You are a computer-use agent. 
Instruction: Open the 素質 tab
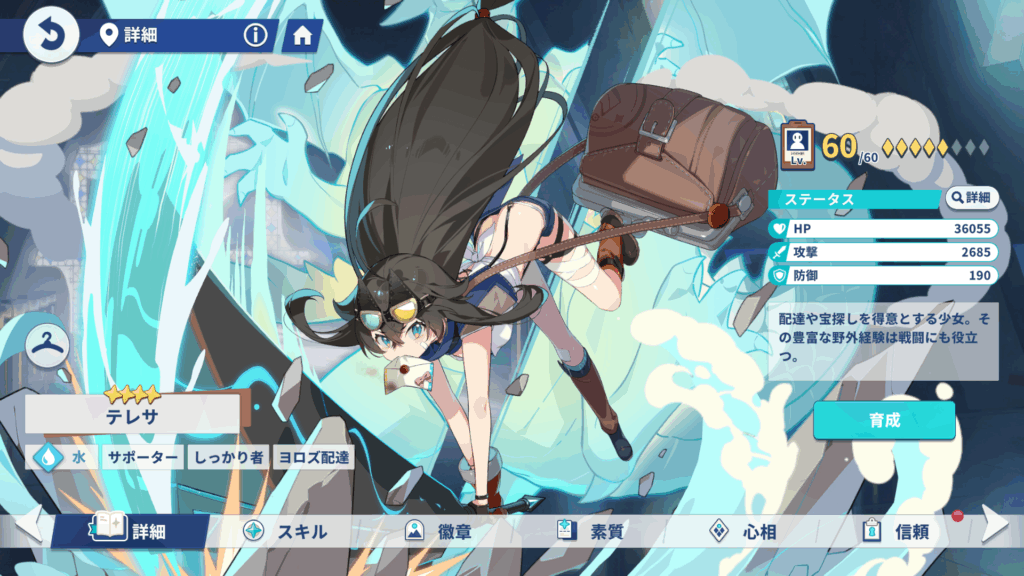(591, 531)
